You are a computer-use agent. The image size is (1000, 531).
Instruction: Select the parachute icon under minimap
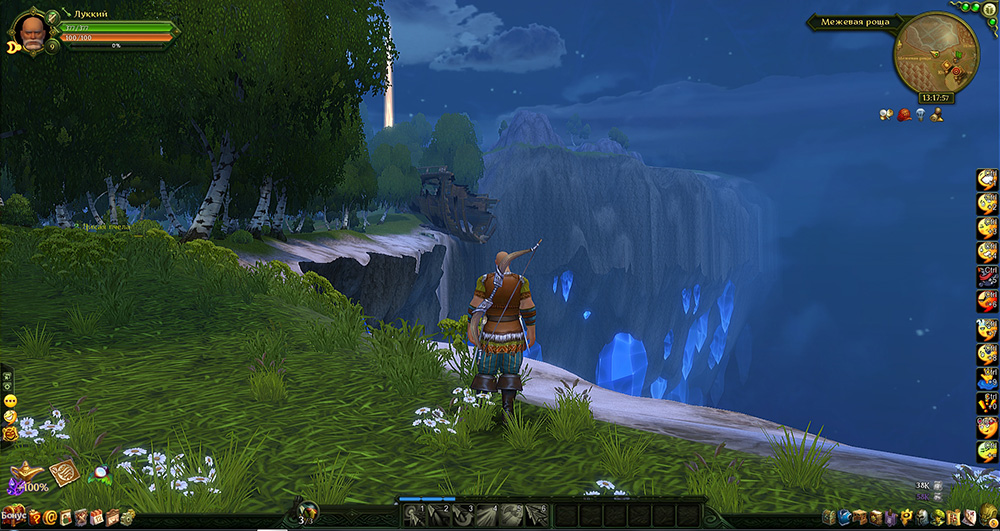pos(920,116)
